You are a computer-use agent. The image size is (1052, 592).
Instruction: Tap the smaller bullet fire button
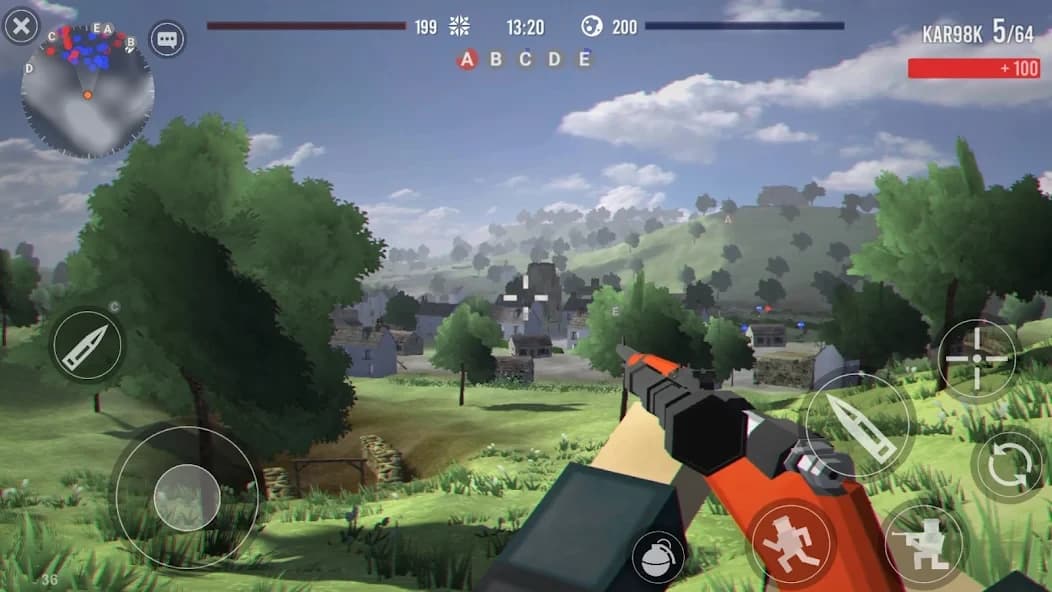pyautogui.click(x=87, y=345)
